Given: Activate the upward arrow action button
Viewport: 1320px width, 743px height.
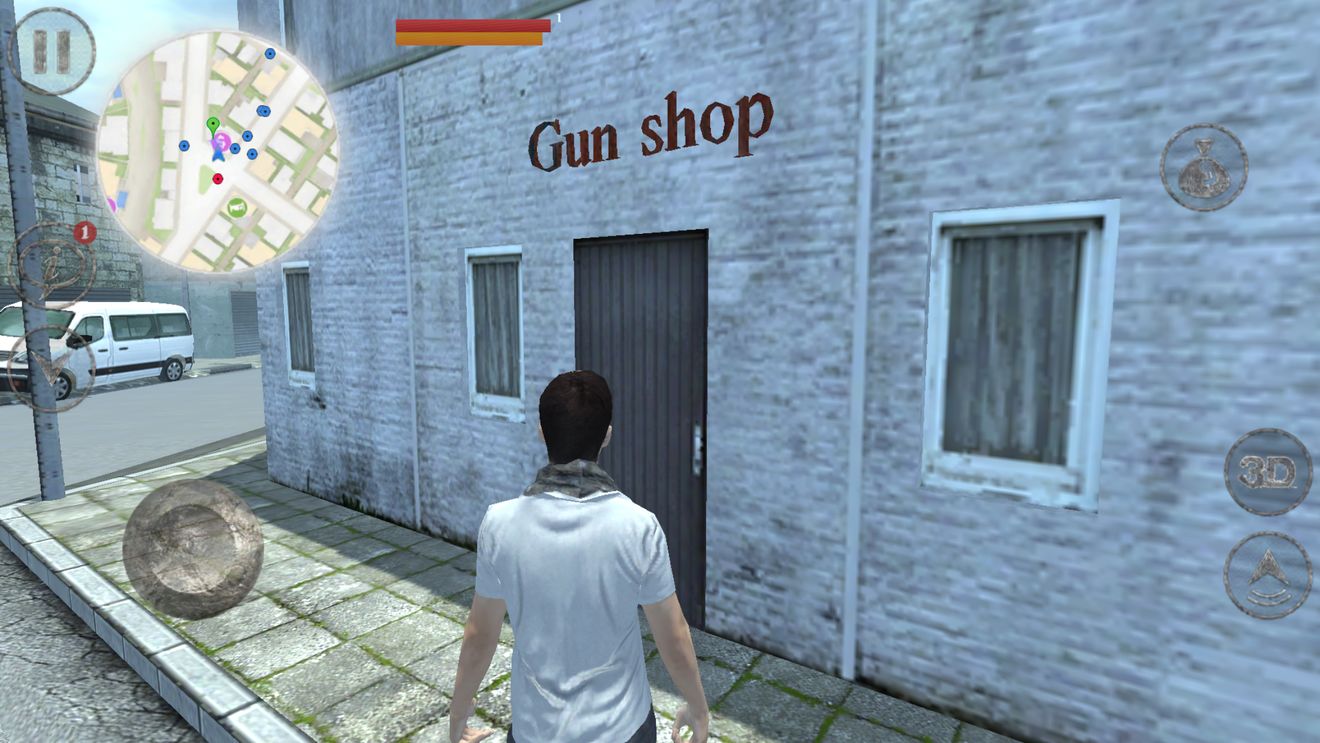Looking at the screenshot, I should (x=1267, y=574).
